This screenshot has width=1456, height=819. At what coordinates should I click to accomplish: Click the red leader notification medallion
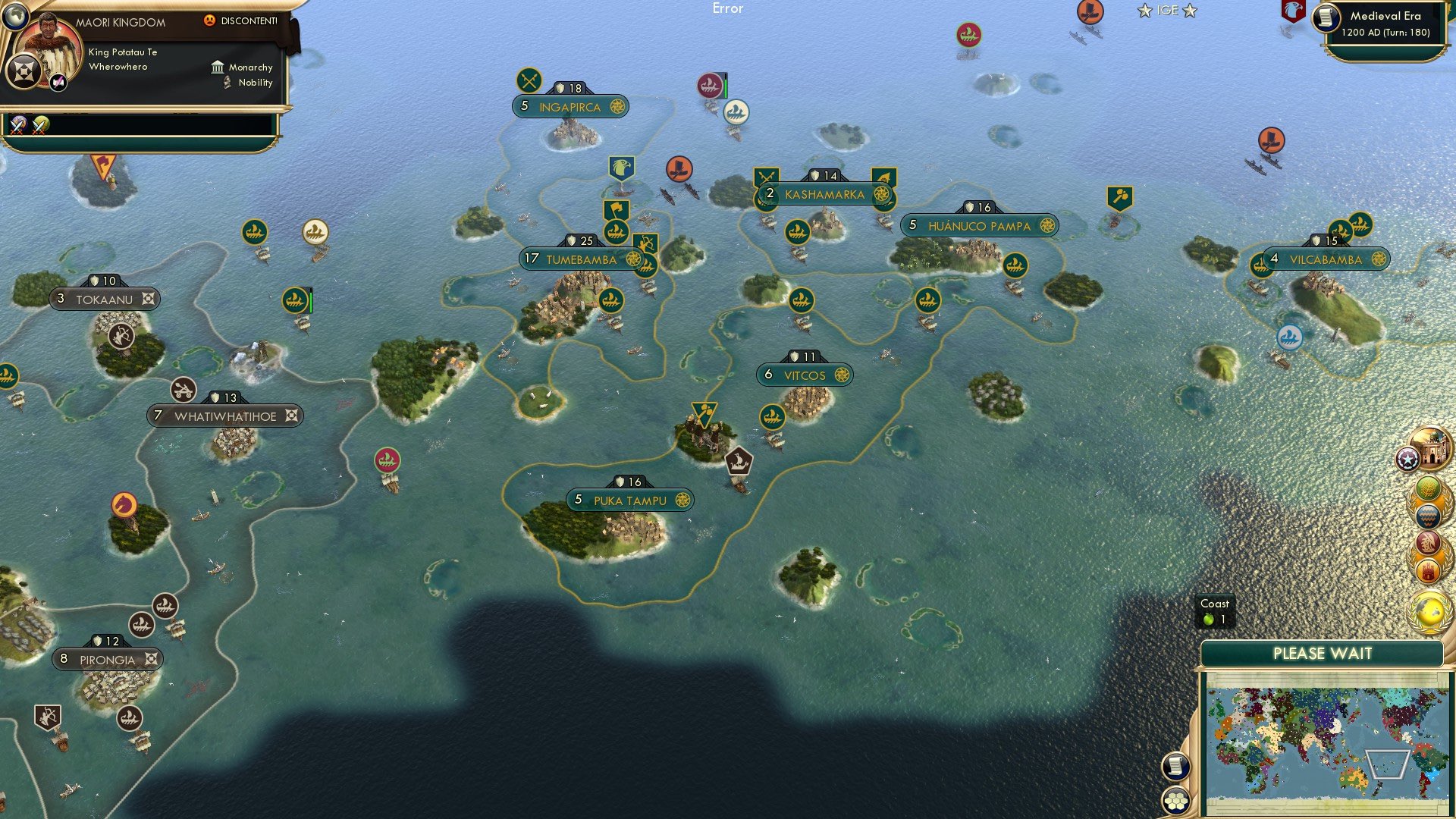tap(1428, 542)
